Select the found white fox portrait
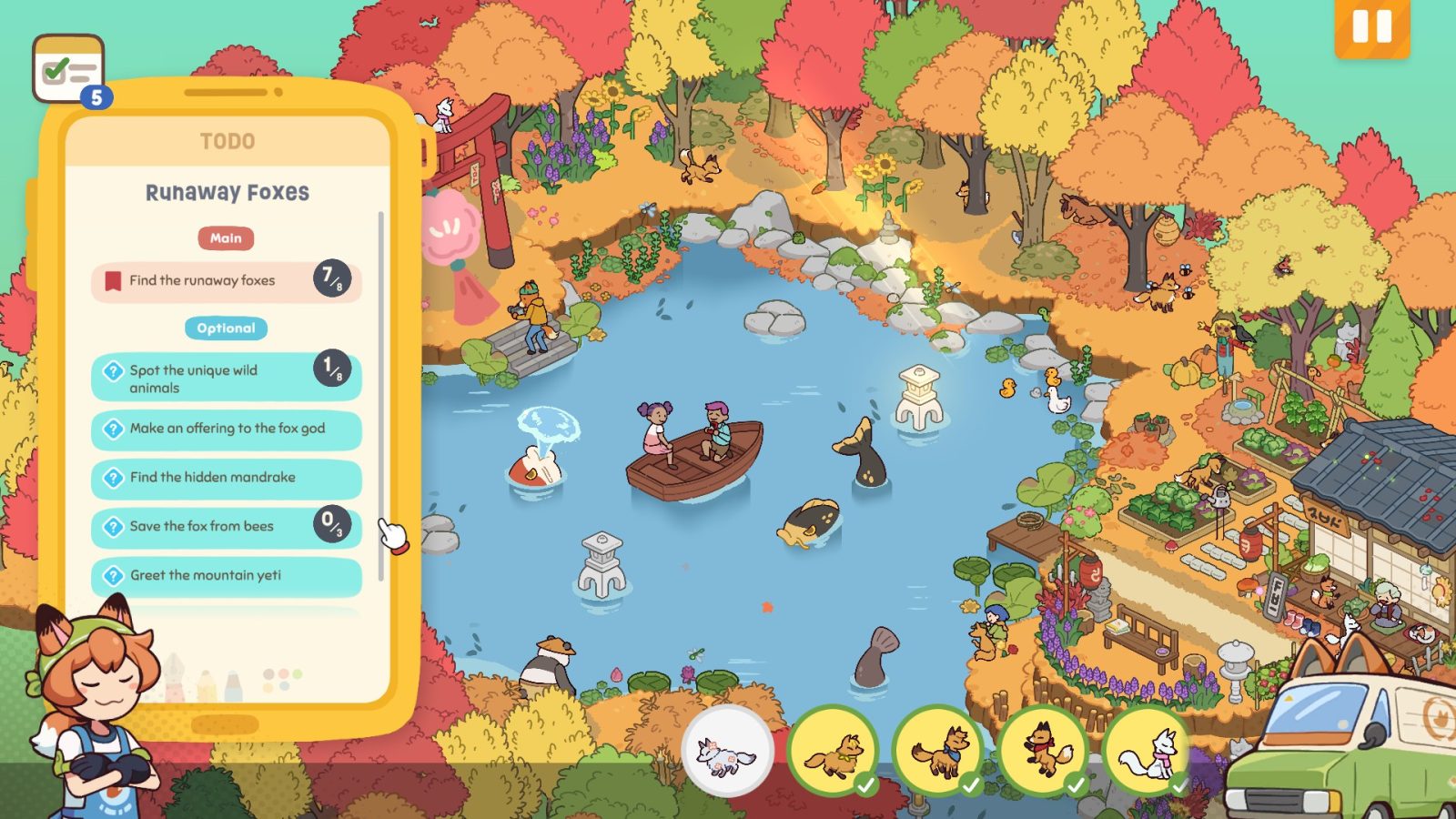 pos(1148,753)
